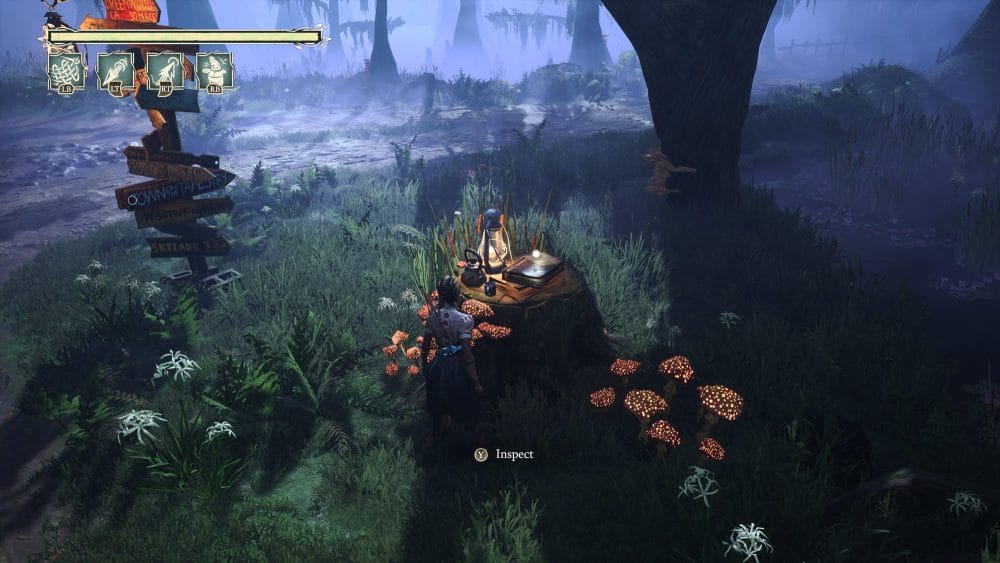This screenshot has width=1000, height=563.
Task: Use the feathered dart ability
Action: 115,72
